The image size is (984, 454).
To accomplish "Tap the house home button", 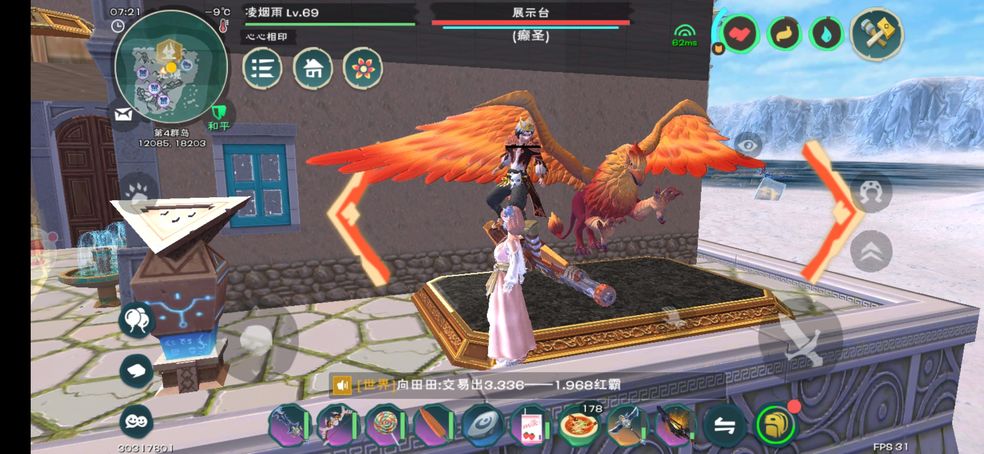I will [313, 68].
